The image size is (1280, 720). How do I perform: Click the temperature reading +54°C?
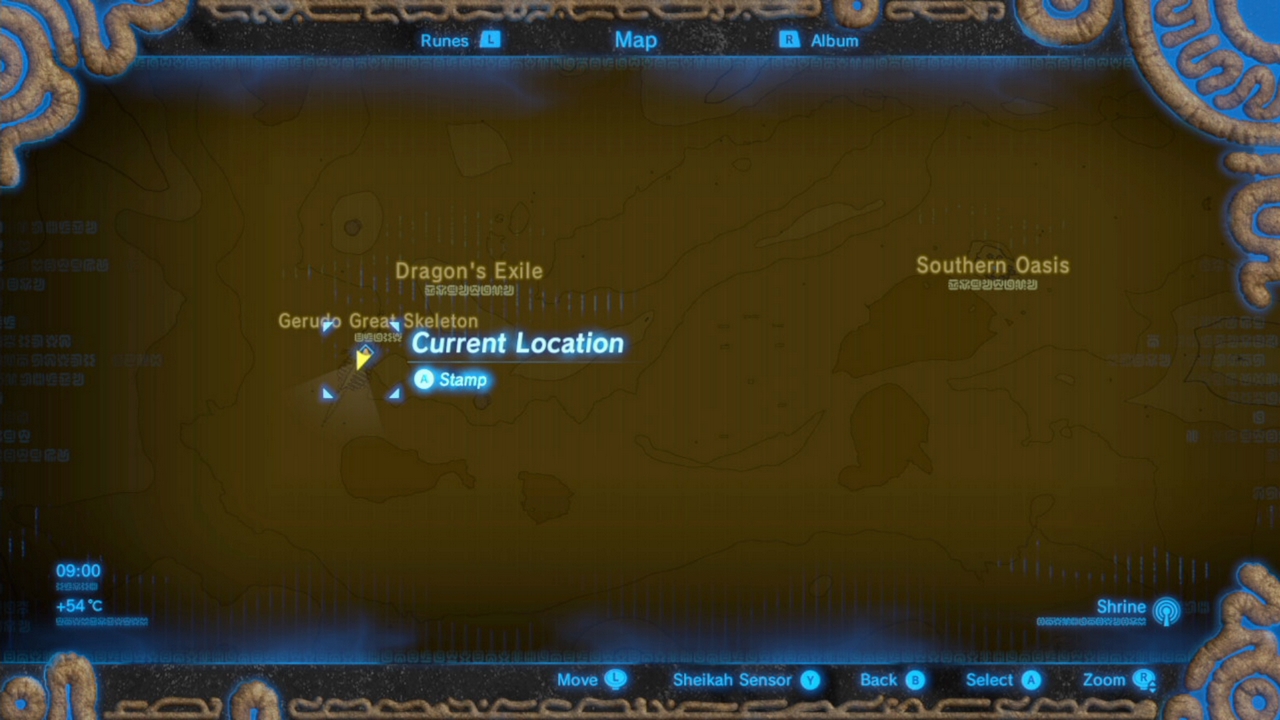click(x=79, y=605)
